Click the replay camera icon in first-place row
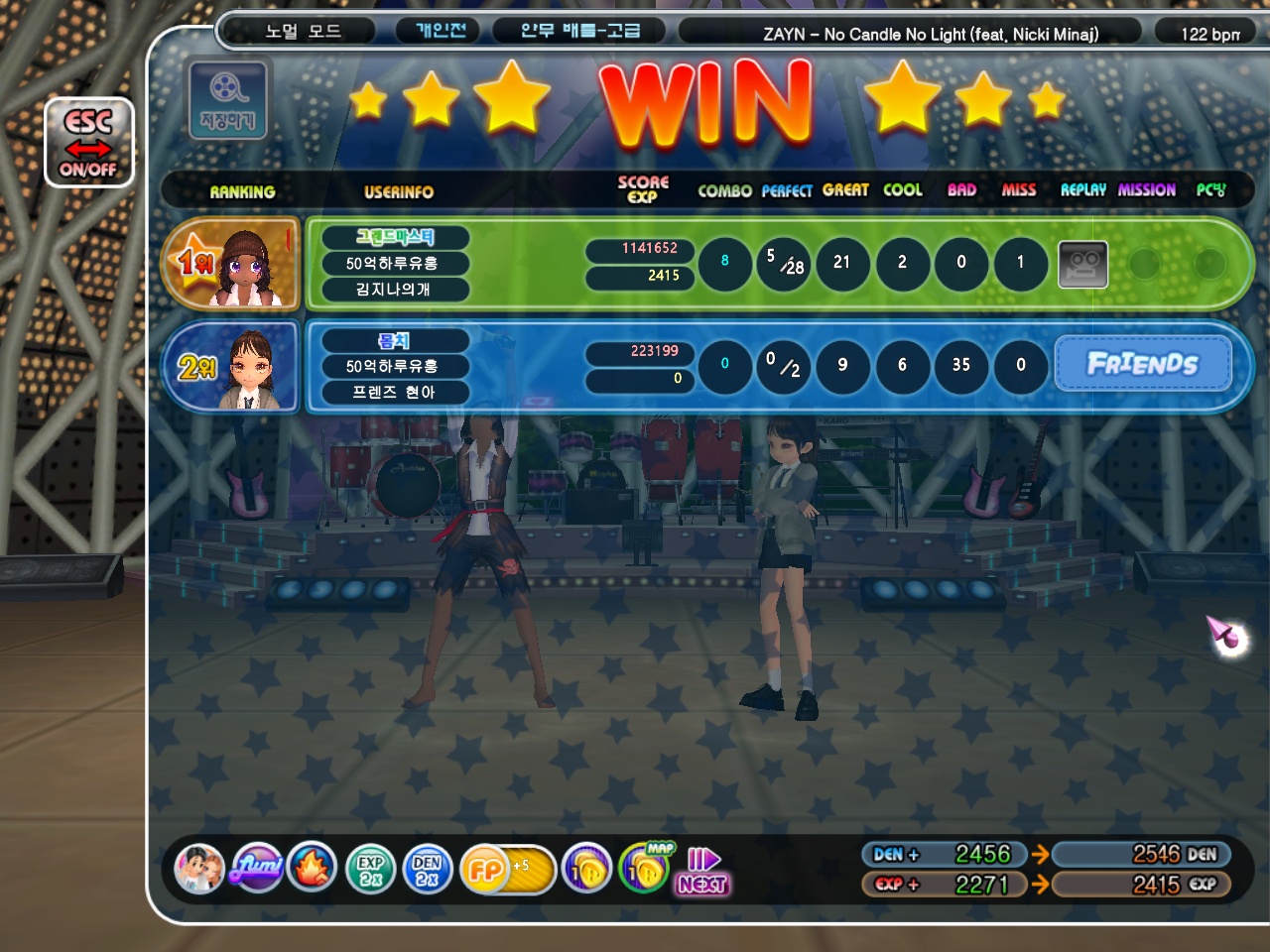1270x952 pixels. coord(1082,265)
